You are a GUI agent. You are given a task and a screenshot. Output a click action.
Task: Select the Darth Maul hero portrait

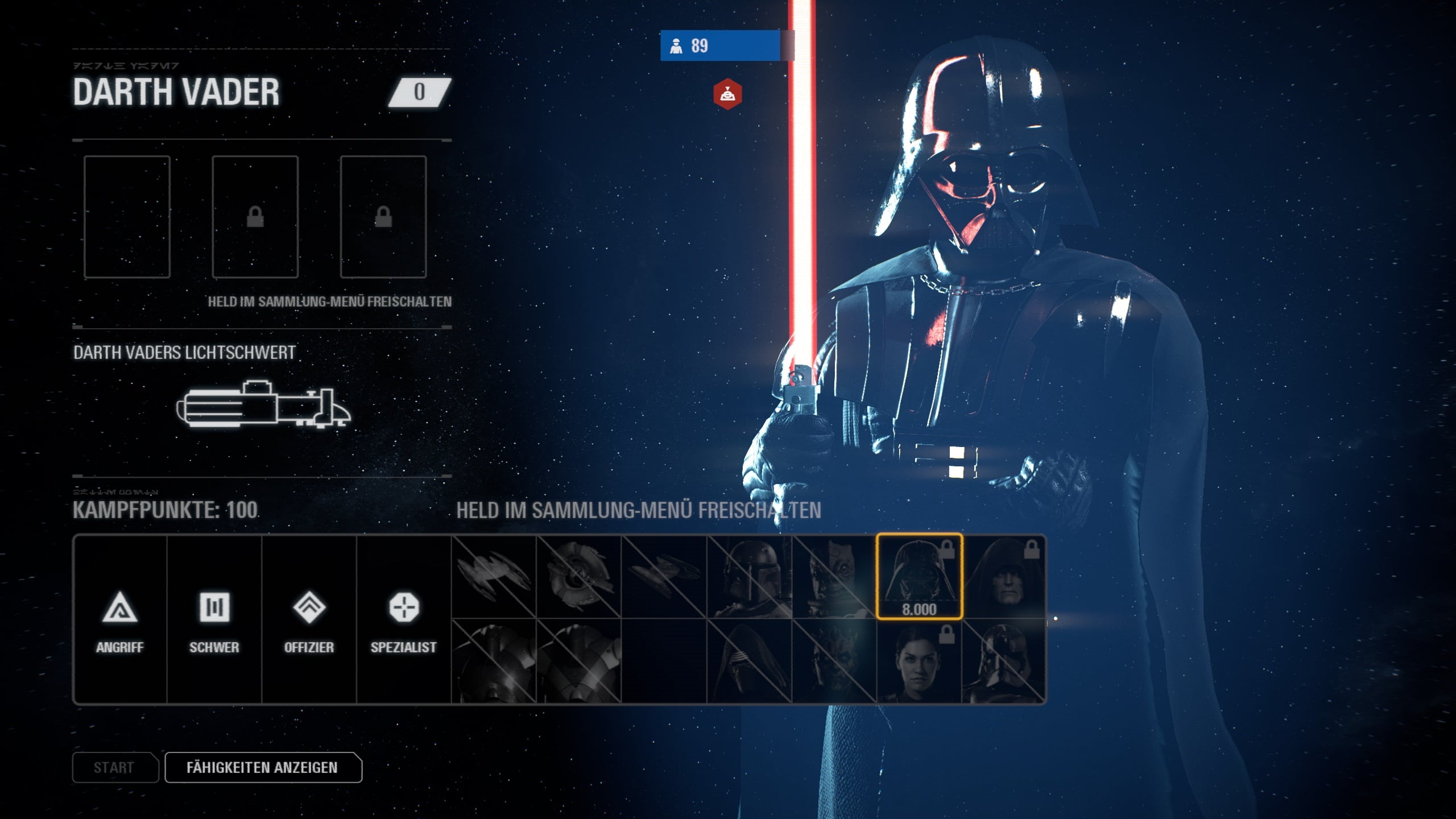[x=834, y=661]
